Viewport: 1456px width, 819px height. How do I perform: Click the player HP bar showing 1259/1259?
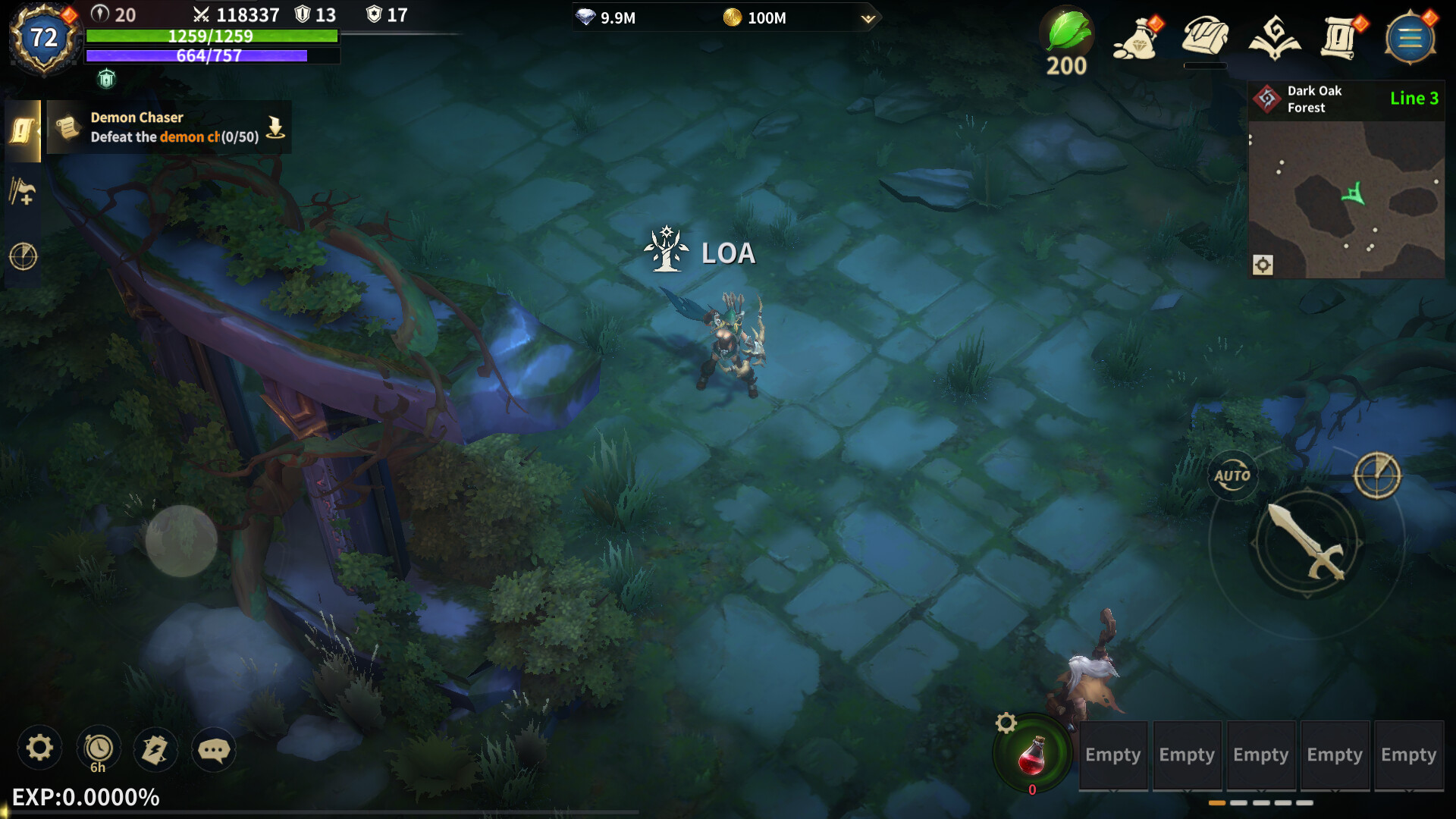pyautogui.click(x=212, y=36)
